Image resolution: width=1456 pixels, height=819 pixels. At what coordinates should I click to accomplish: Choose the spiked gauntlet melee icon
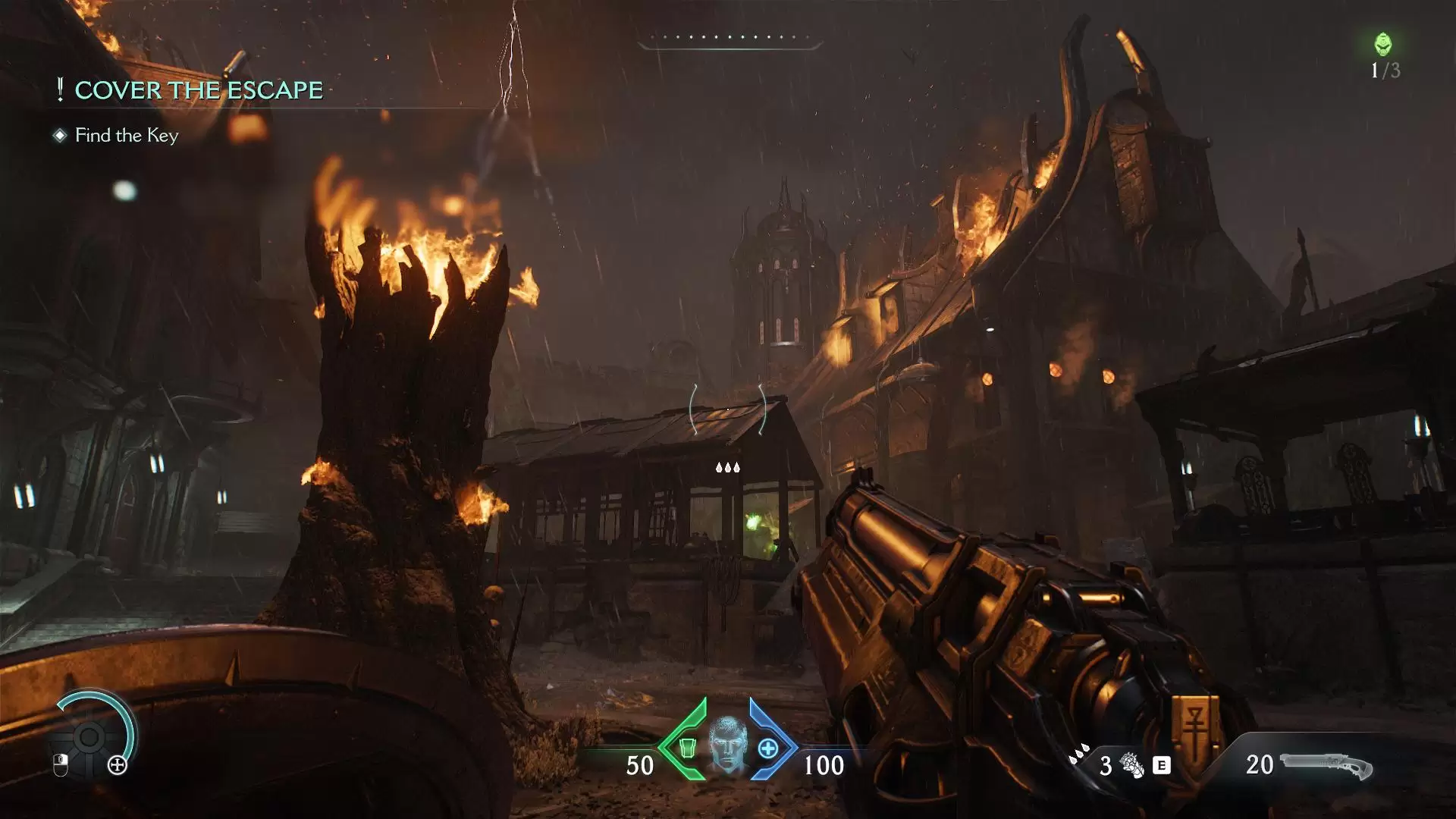pyautogui.click(x=1132, y=765)
